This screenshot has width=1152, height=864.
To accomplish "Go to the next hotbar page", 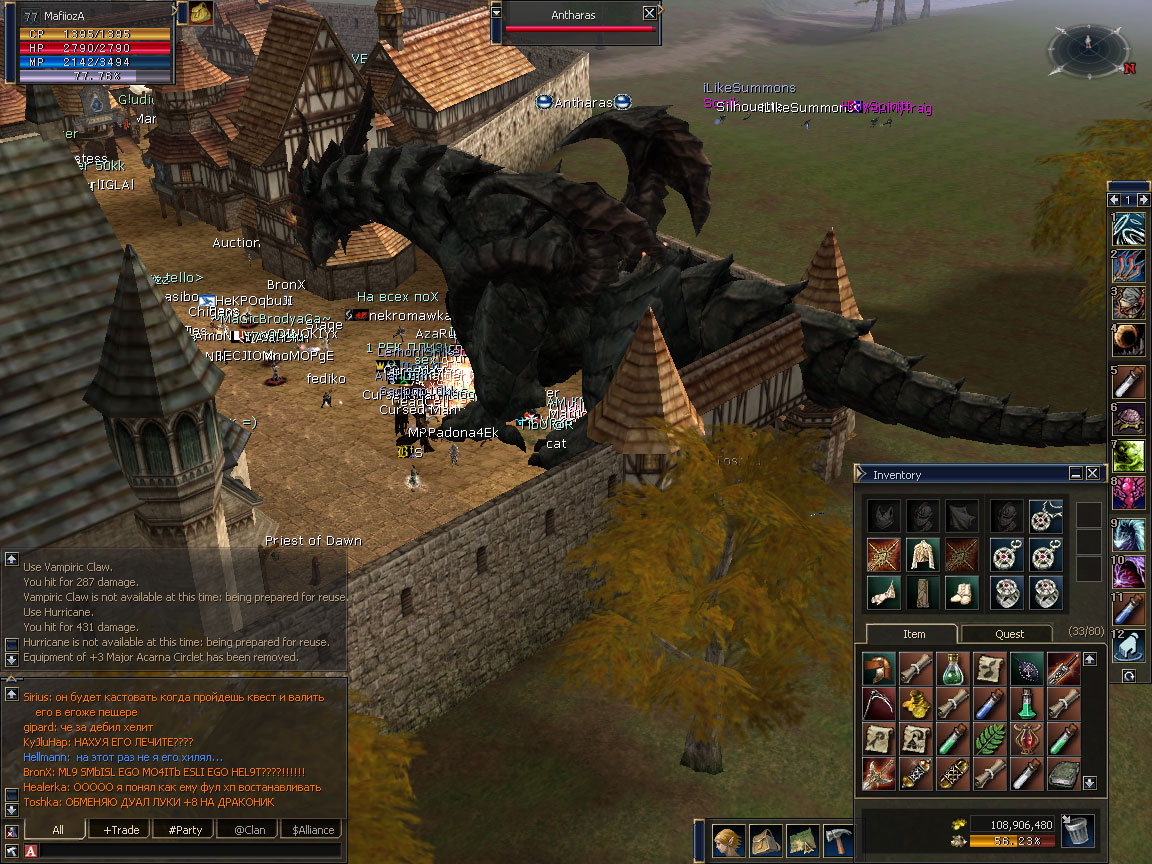I will tap(1142, 200).
